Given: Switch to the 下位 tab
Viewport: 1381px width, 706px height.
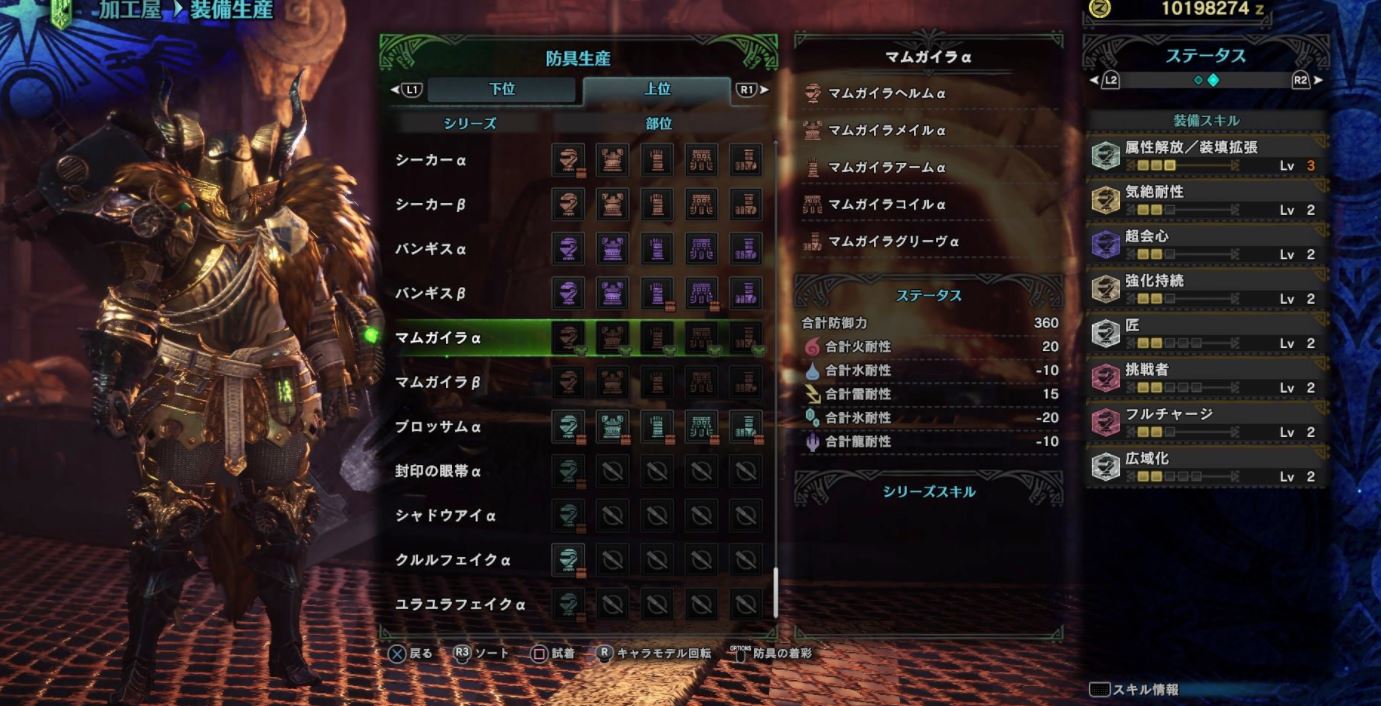Looking at the screenshot, I should pos(502,90).
